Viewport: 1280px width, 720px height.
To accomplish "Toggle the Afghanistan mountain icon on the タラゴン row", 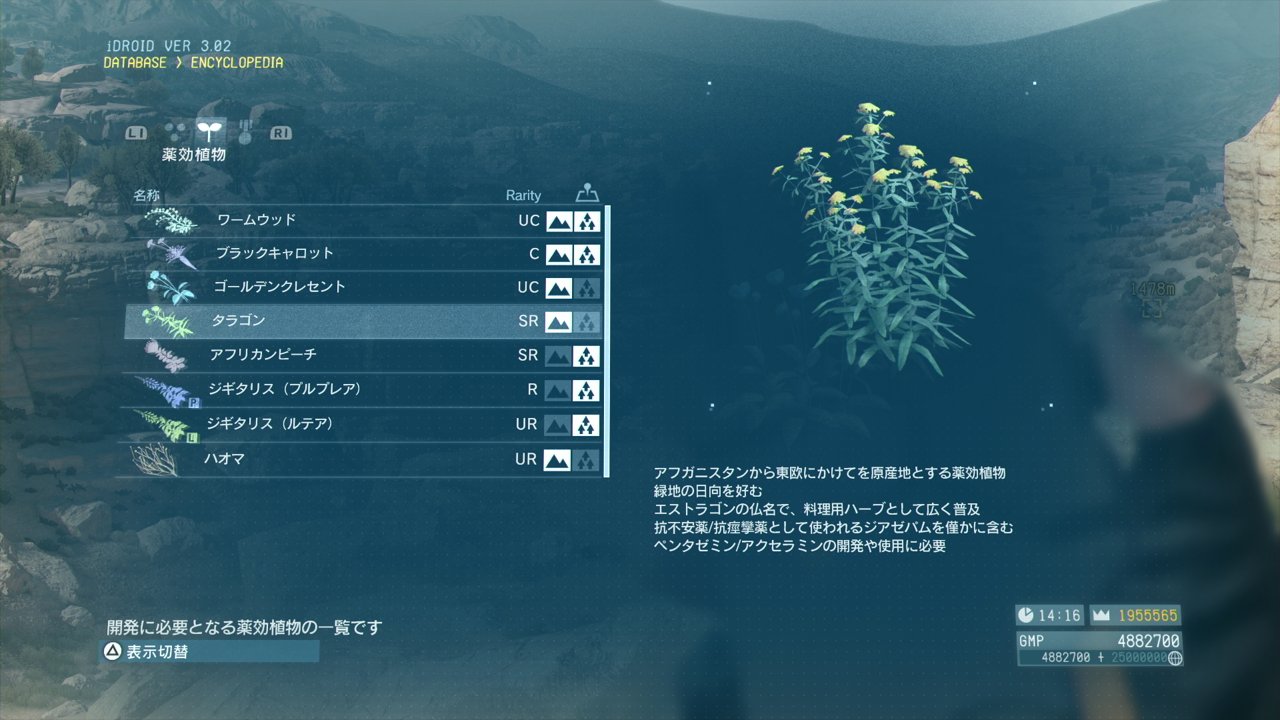I will tap(558, 321).
